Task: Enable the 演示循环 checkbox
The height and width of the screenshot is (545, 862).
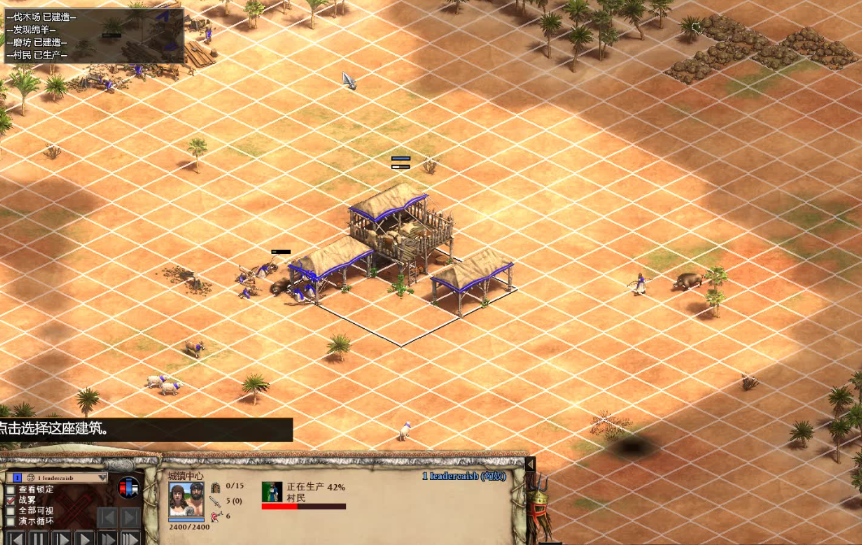Action: [x=12, y=522]
